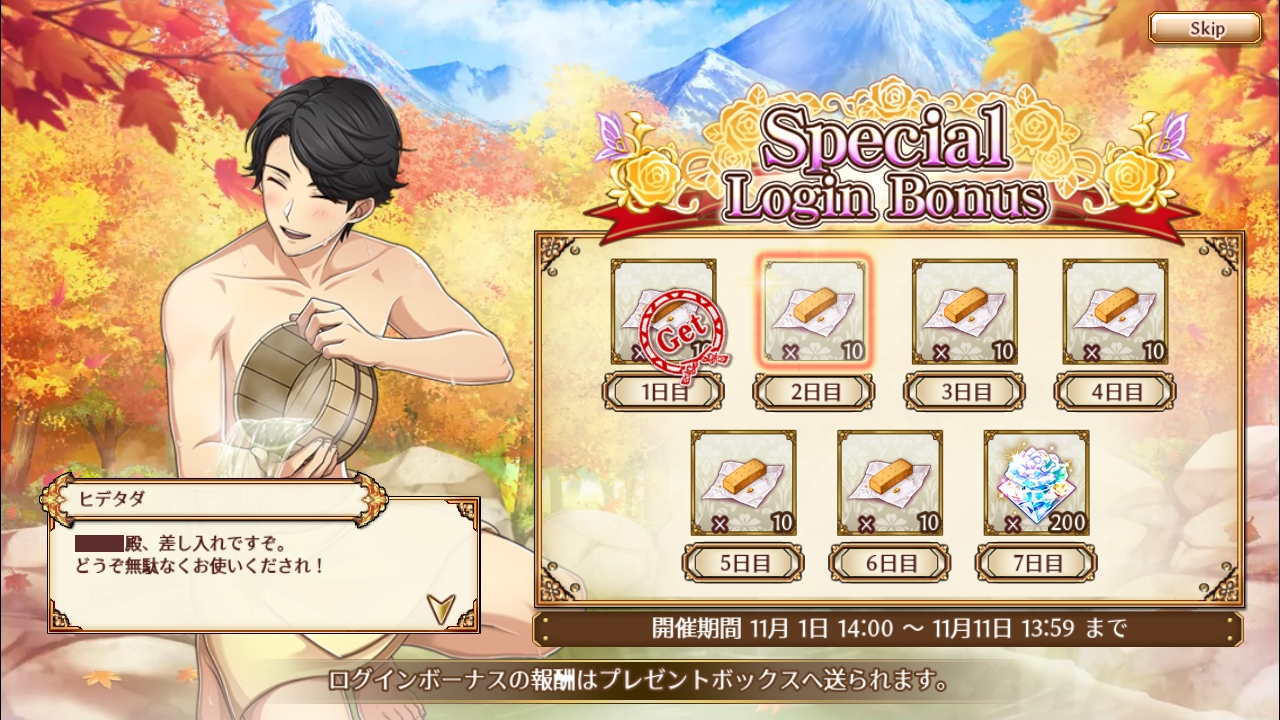The image size is (1280, 720).
Task: Choose the day 3 reward tile
Action: pyautogui.click(x=964, y=311)
